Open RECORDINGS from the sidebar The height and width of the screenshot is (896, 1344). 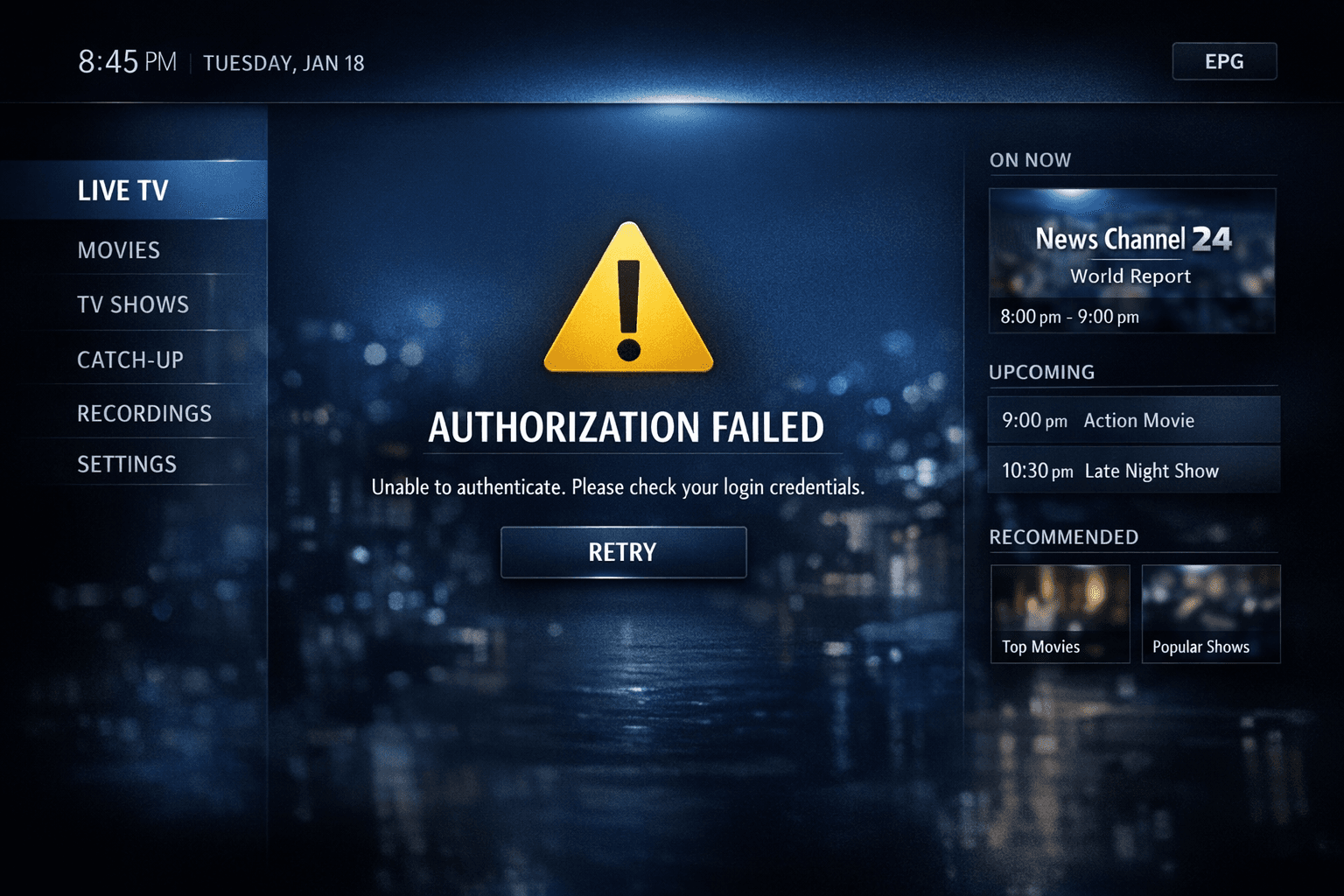[143, 413]
